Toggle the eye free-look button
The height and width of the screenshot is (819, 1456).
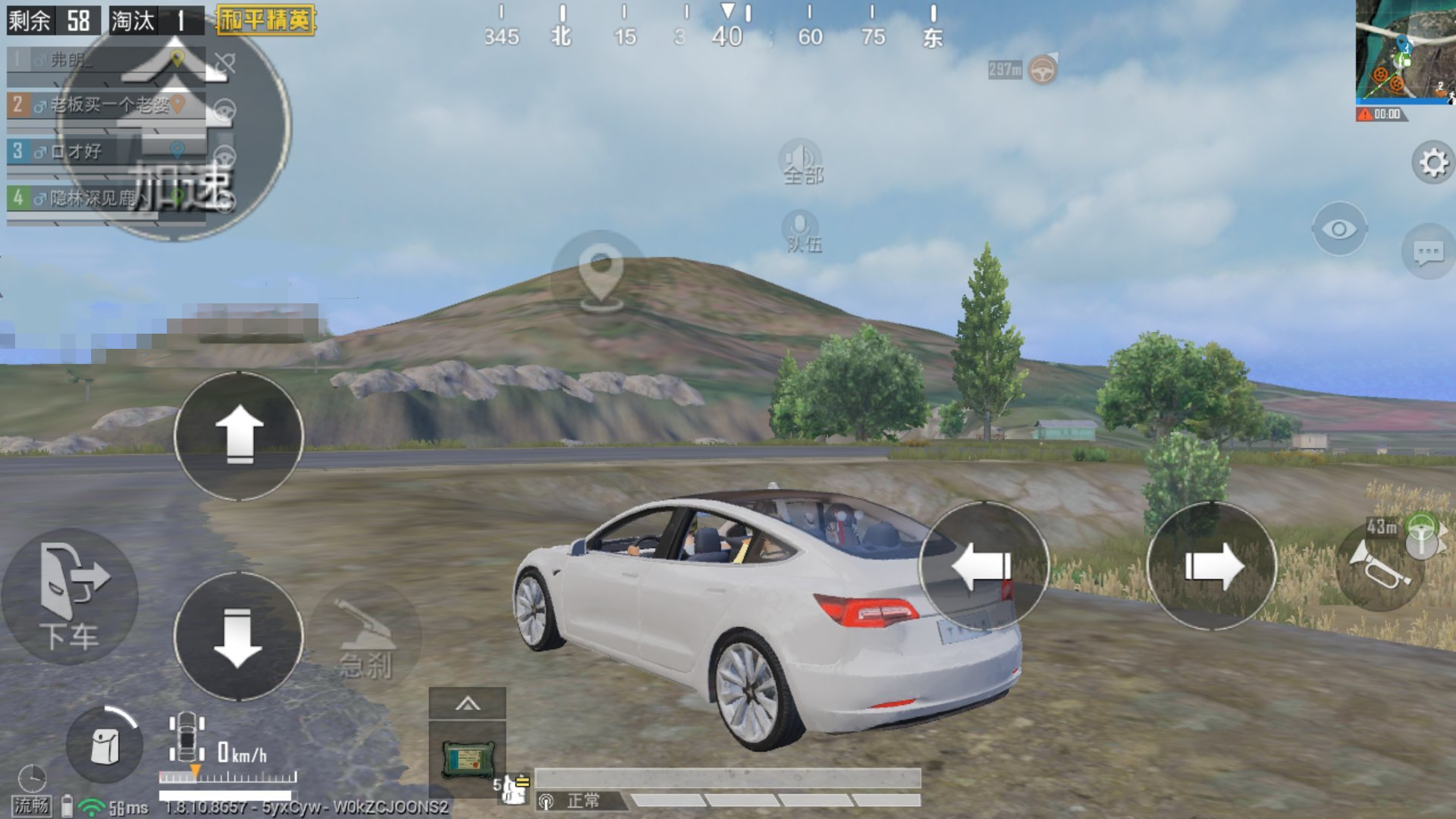coord(1339,229)
